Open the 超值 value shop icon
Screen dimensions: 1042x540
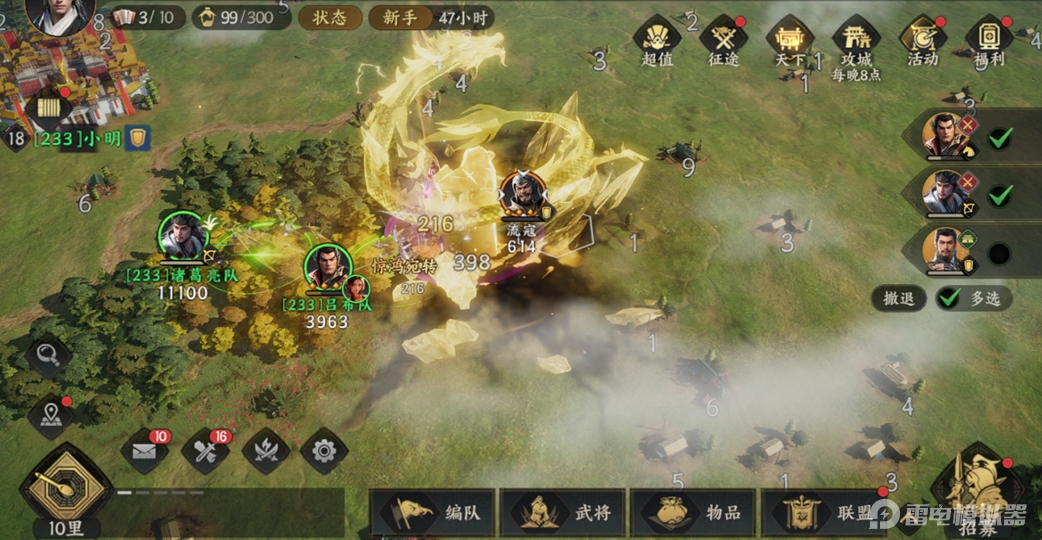coord(657,40)
